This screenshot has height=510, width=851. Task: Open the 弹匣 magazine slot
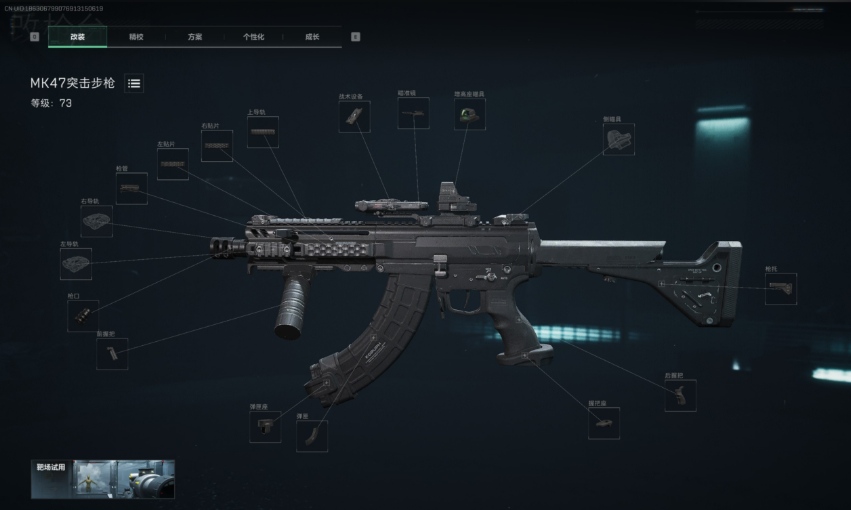(x=311, y=435)
